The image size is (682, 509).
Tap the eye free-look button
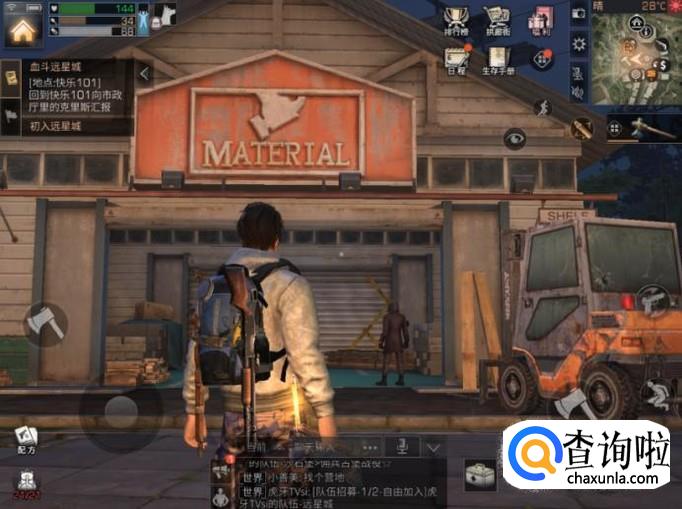(x=515, y=138)
